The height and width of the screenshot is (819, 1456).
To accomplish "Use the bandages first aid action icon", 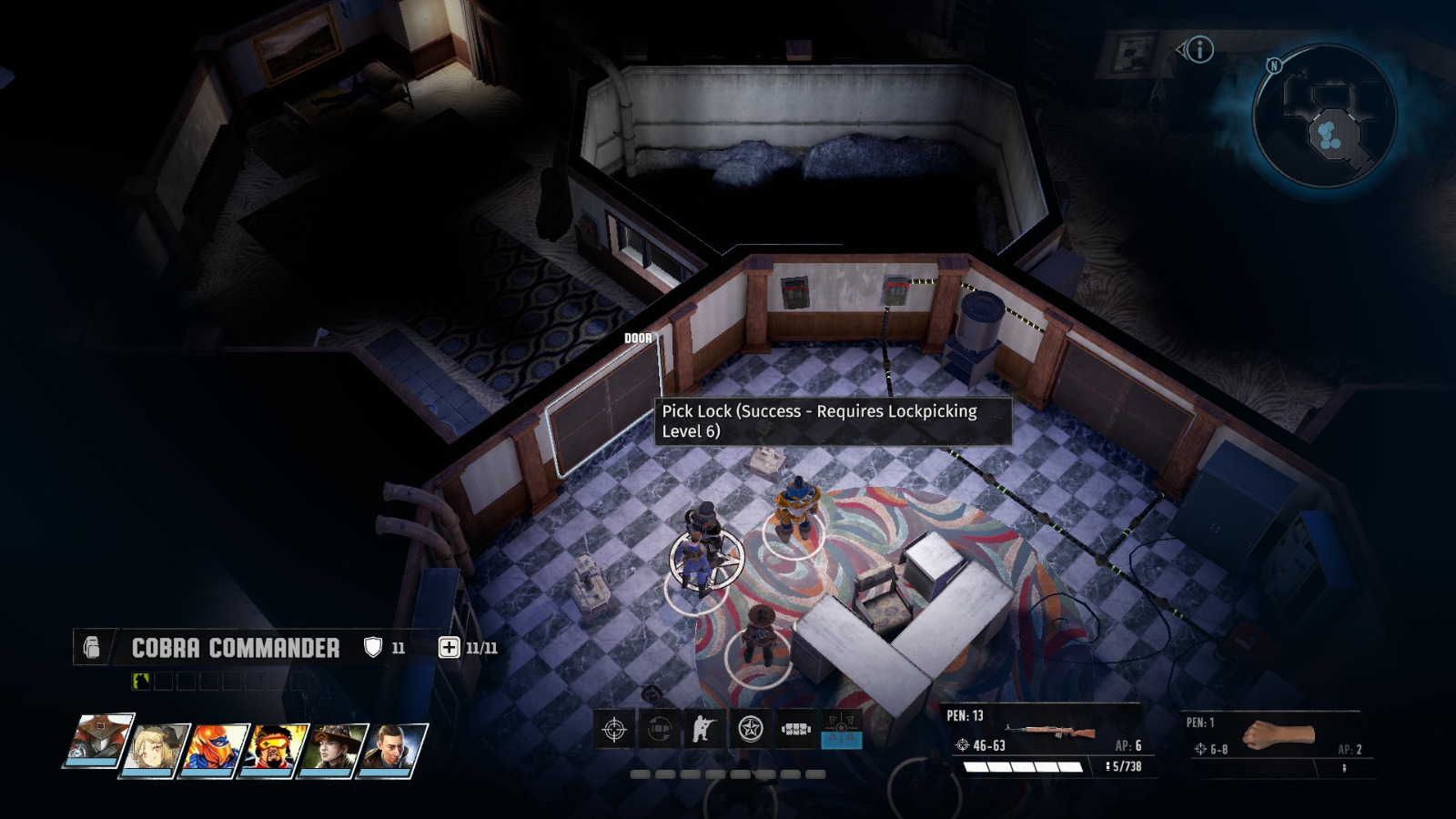I will click(x=795, y=731).
